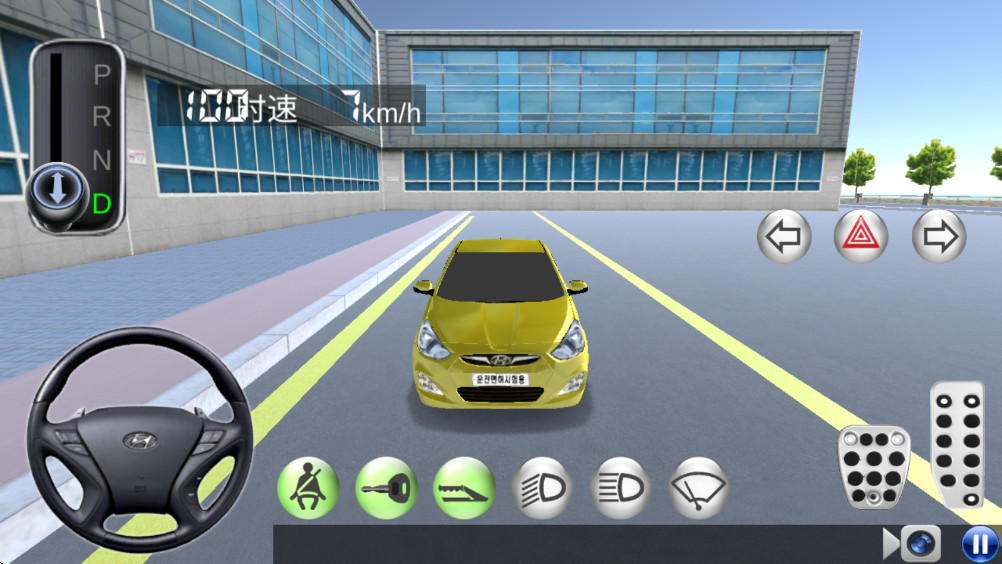The height and width of the screenshot is (564, 1002).
Task: Switch on the low beam headlights
Action: coord(541,487)
